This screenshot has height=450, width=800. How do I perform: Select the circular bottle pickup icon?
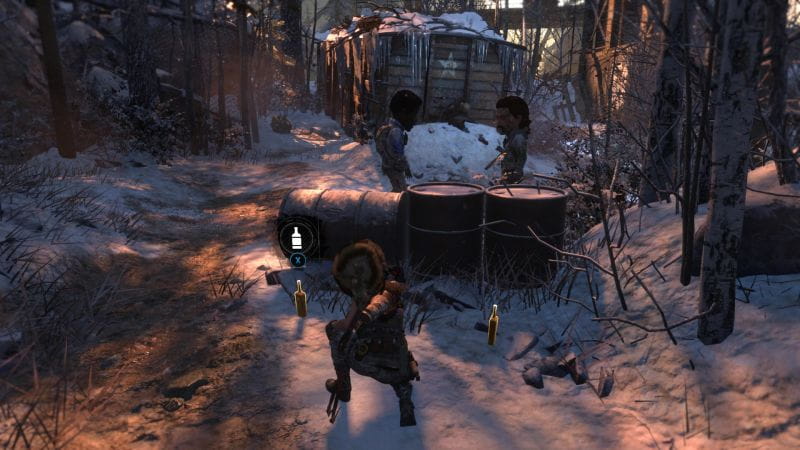pos(296,238)
